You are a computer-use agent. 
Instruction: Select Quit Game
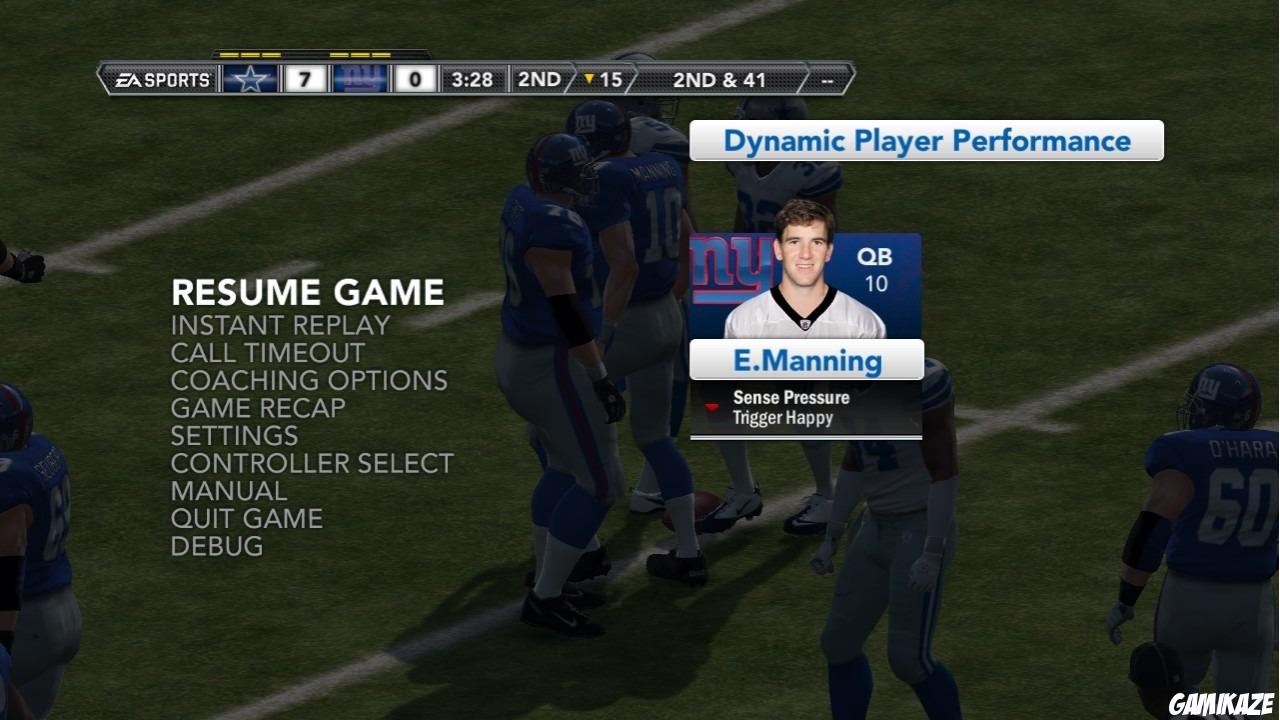pyautogui.click(x=247, y=518)
